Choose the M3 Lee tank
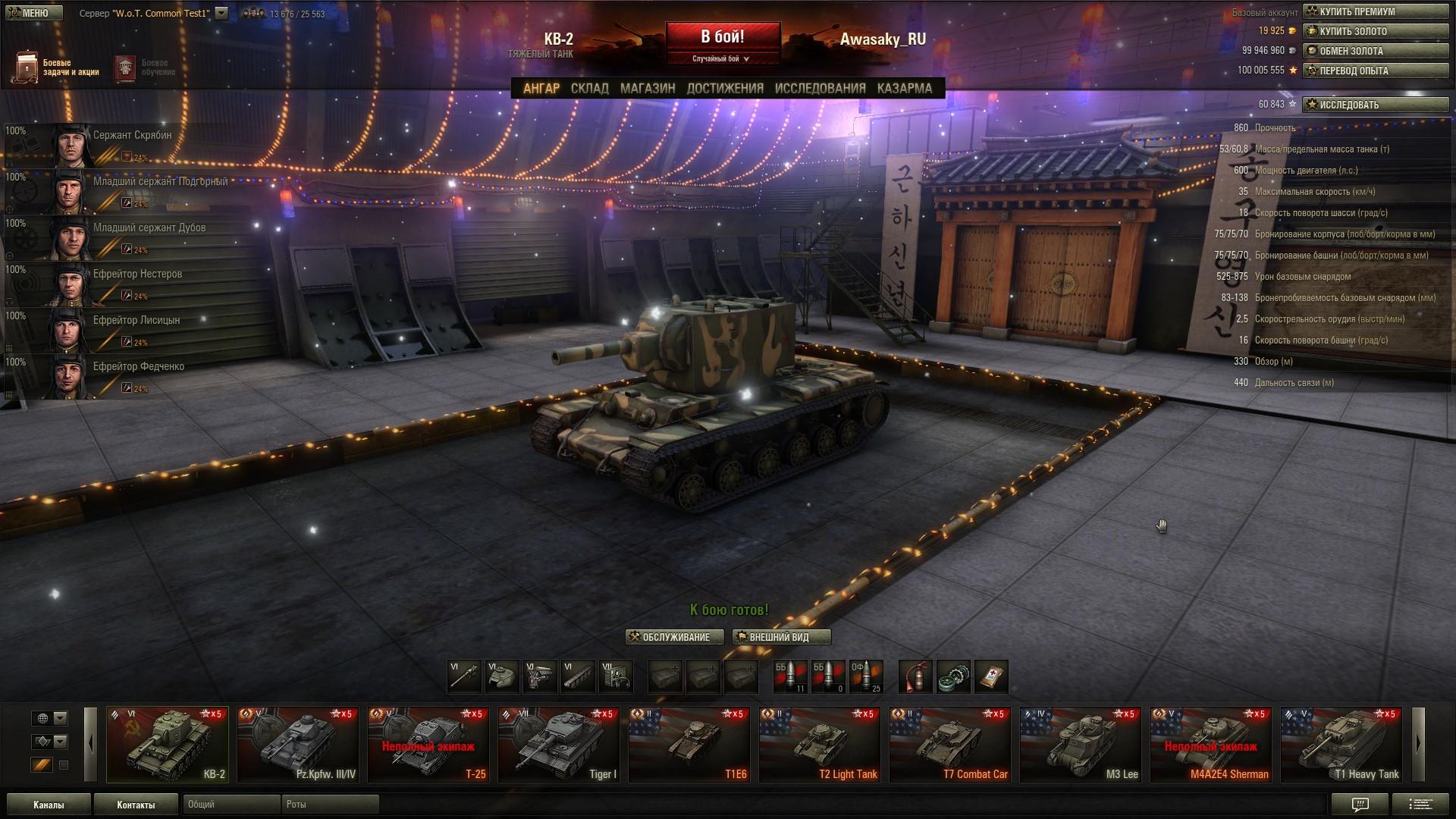The width and height of the screenshot is (1456, 819). click(1080, 745)
